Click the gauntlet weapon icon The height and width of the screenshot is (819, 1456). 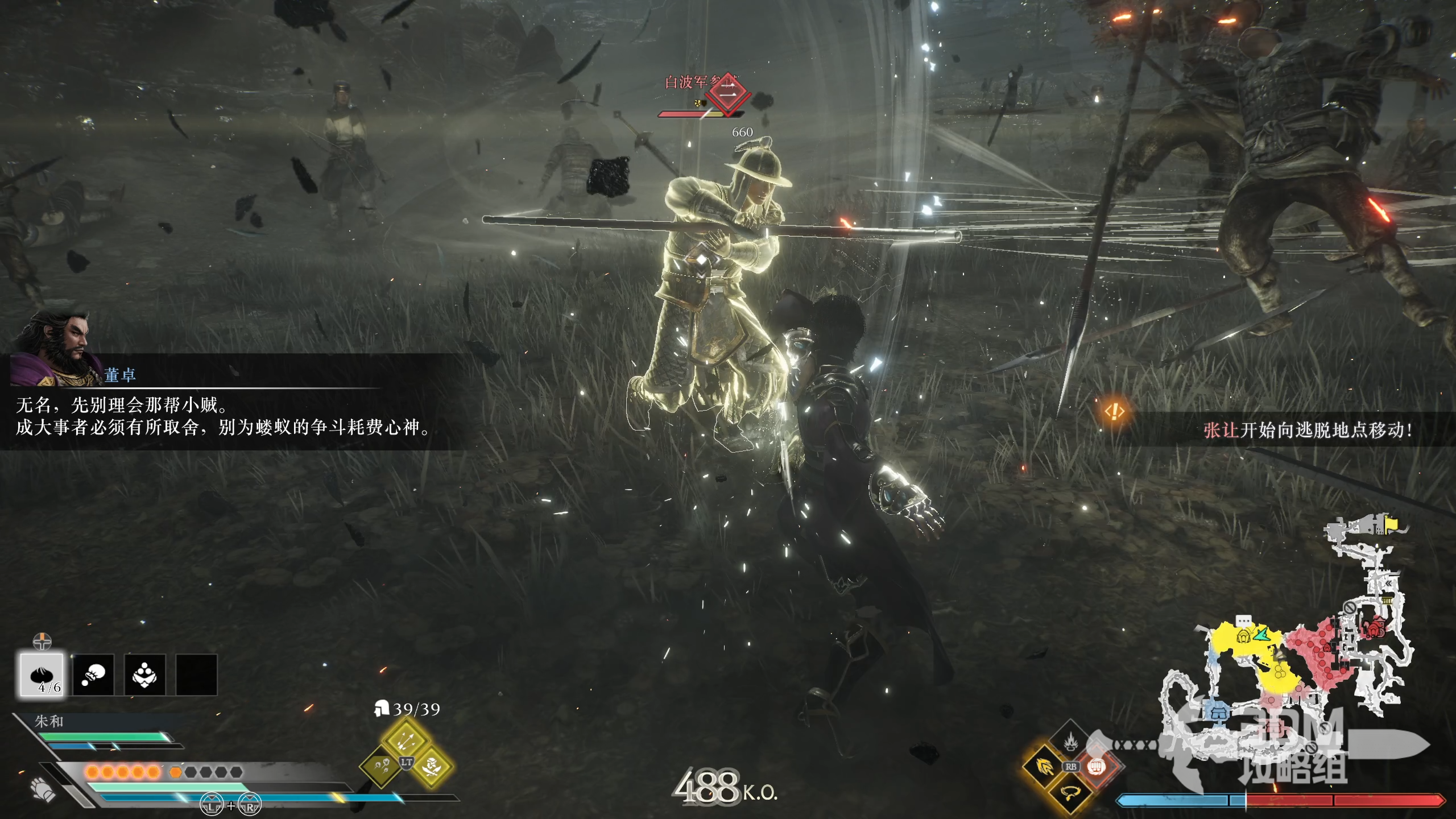pos(43,789)
